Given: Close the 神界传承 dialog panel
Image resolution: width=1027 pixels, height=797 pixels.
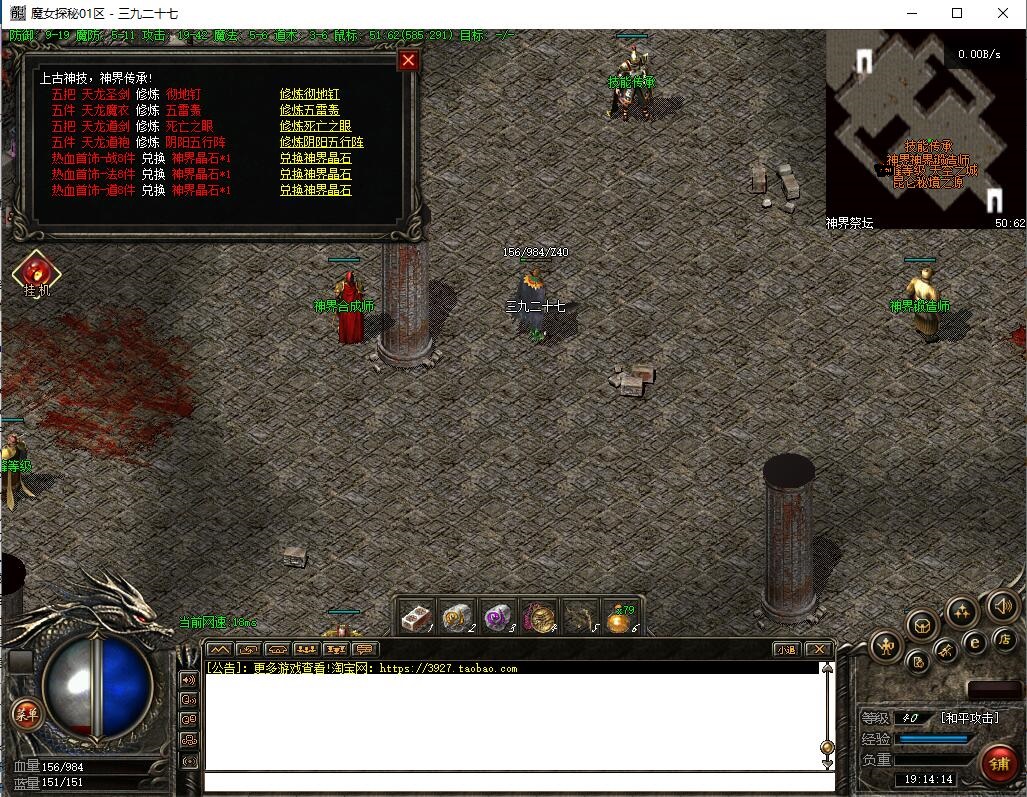Looking at the screenshot, I should 408,61.
